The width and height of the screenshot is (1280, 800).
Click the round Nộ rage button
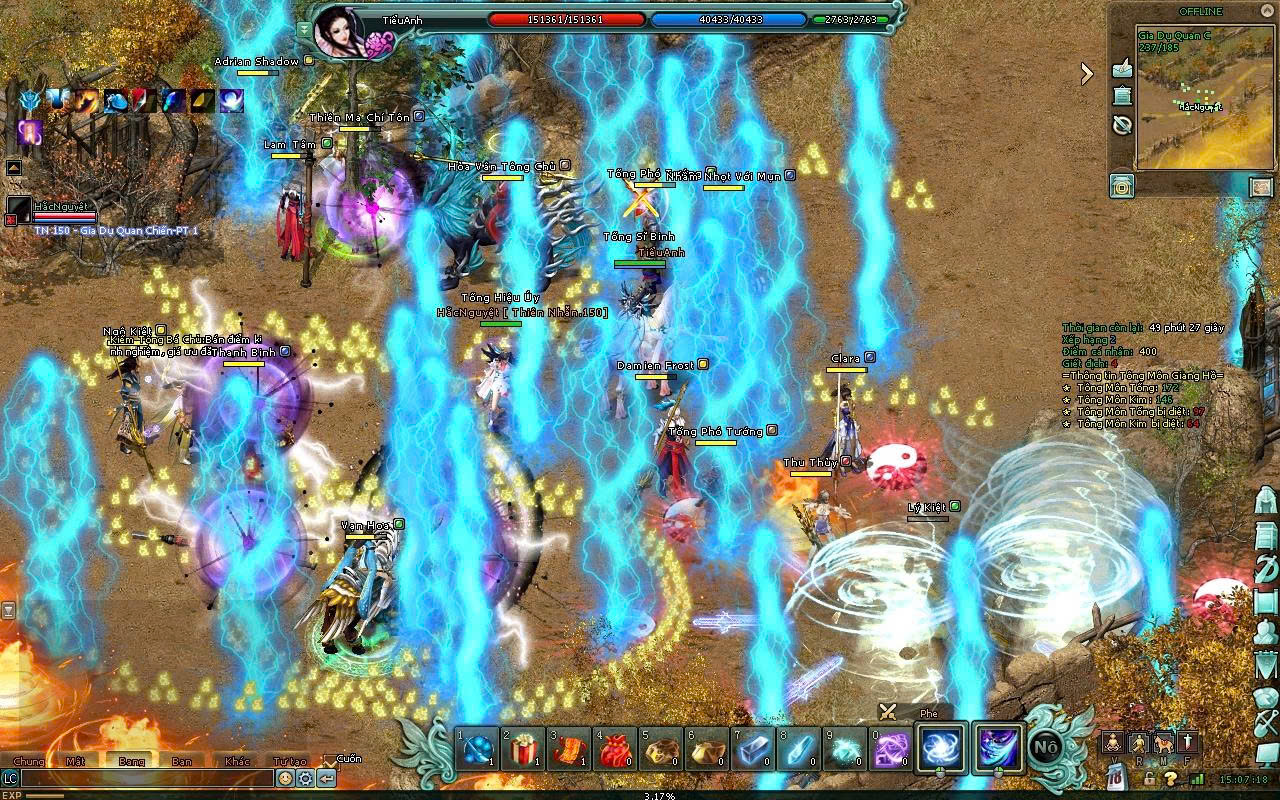click(x=1046, y=748)
